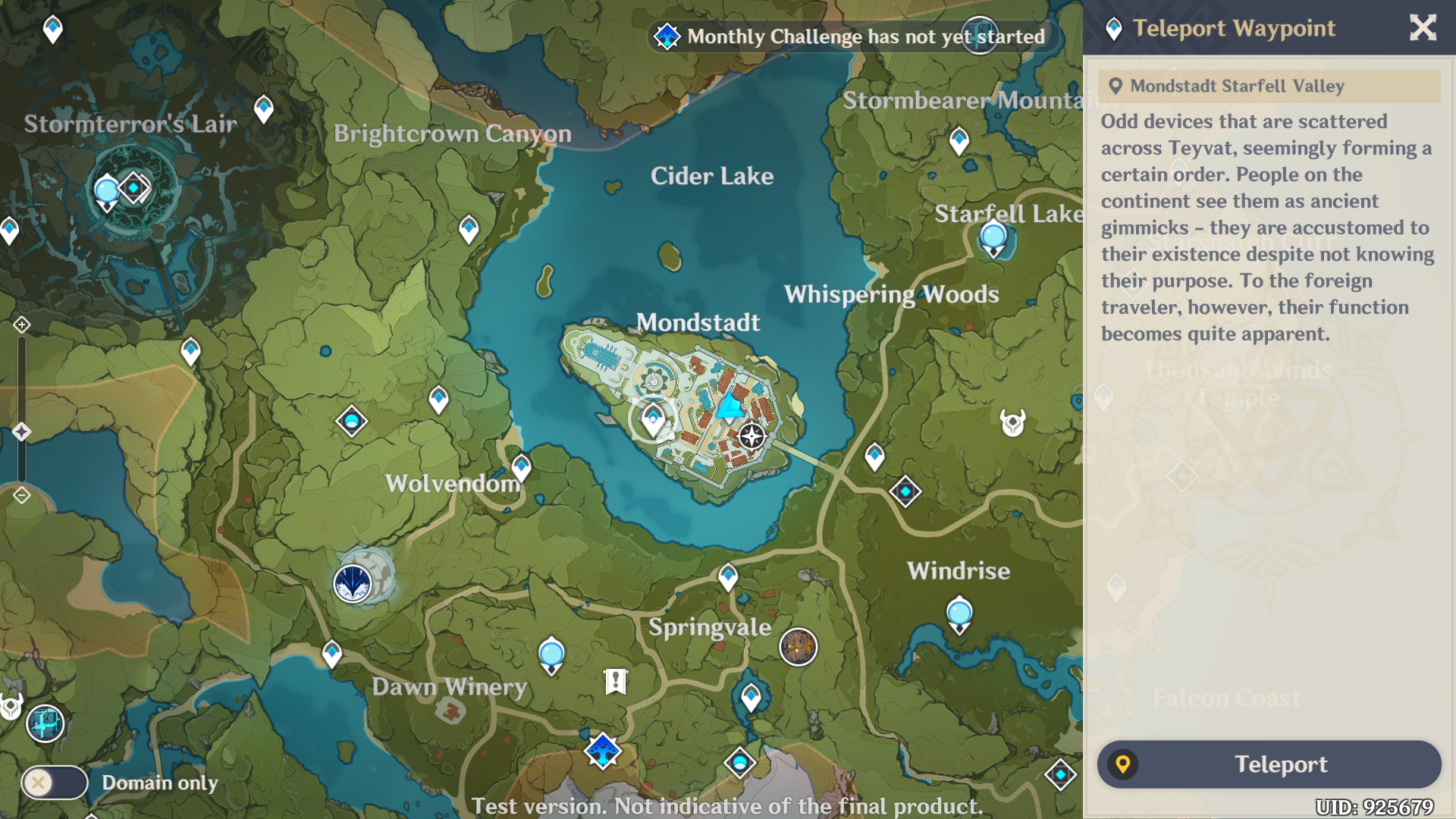Zoom out using the map's minus button
This screenshot has height=819, width=1456.
[21, 496]
